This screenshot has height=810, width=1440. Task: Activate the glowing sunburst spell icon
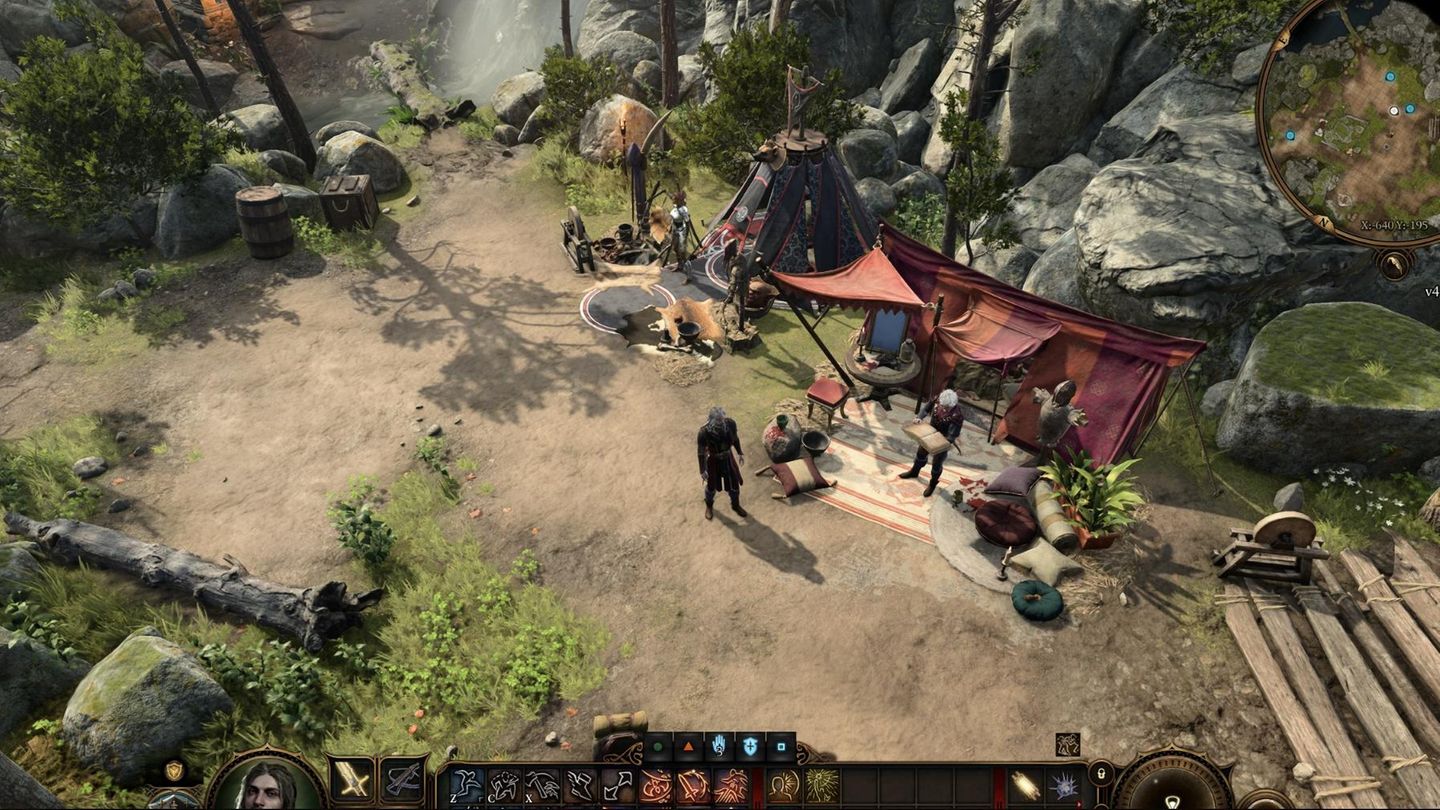click(x=821, y=786)
